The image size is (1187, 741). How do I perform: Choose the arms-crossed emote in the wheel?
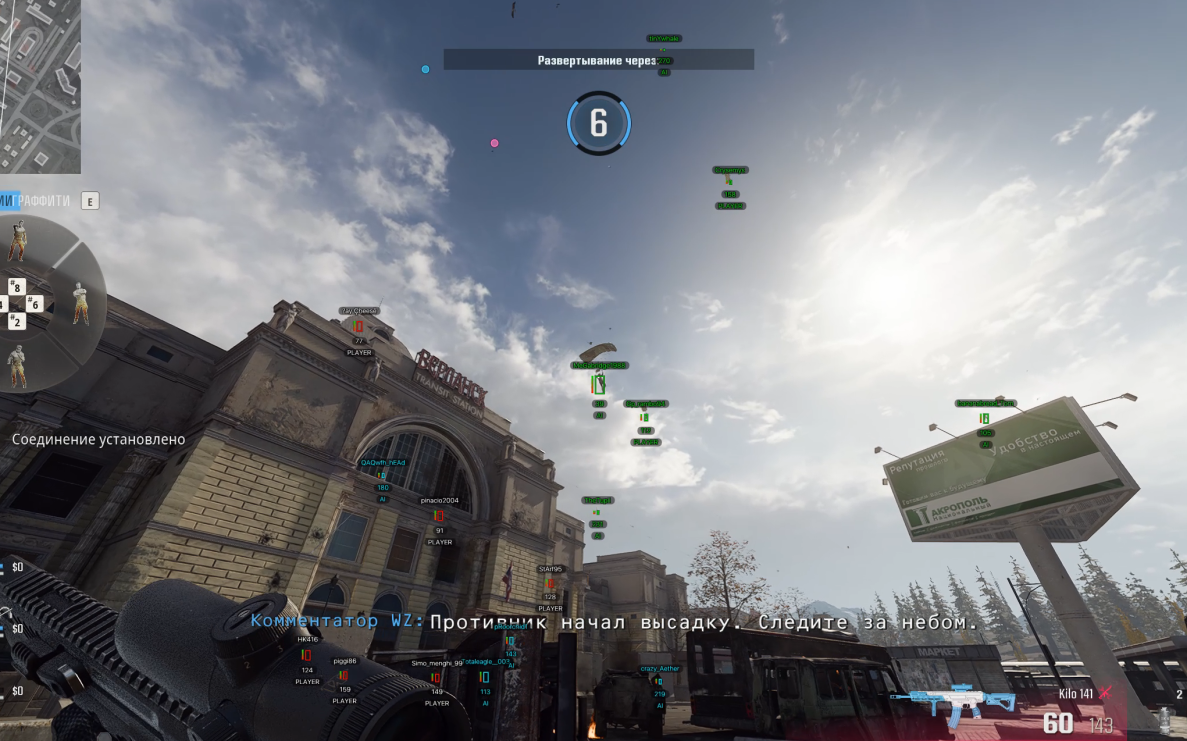pos(80,302)
